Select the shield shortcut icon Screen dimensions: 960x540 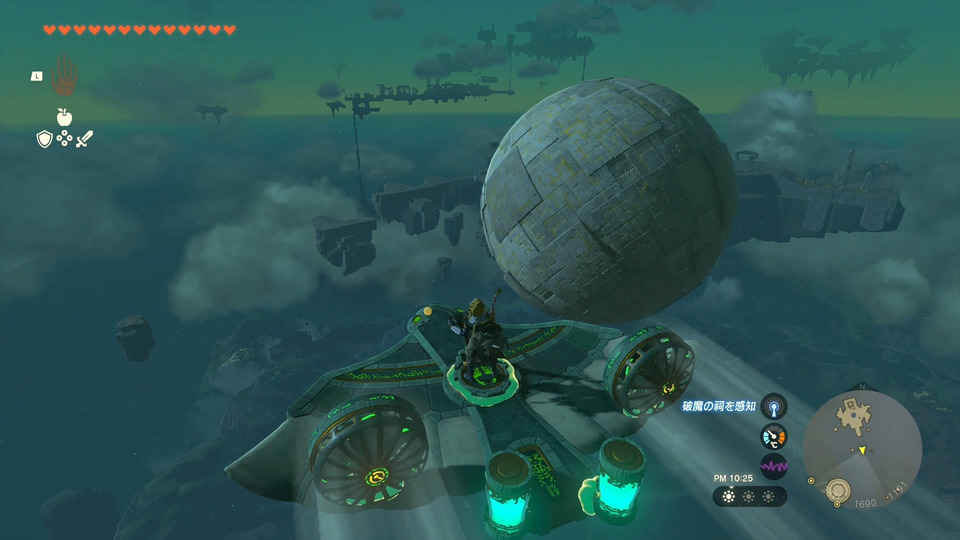coord(44,139)
